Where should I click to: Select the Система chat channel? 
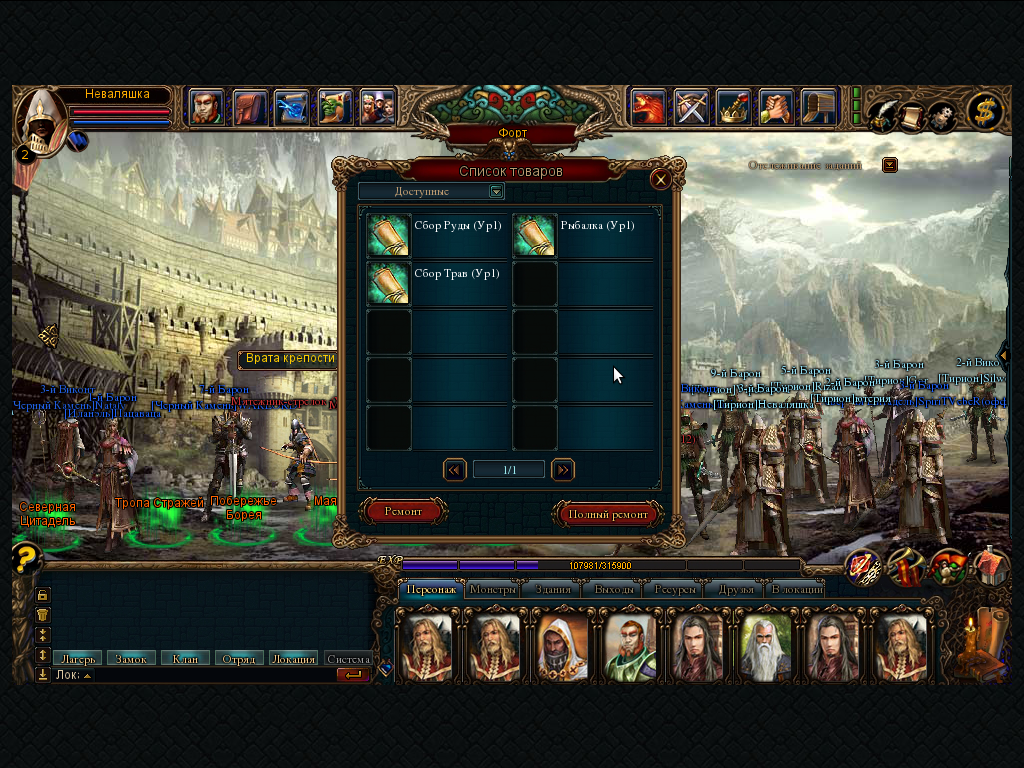tap(348, 659)
